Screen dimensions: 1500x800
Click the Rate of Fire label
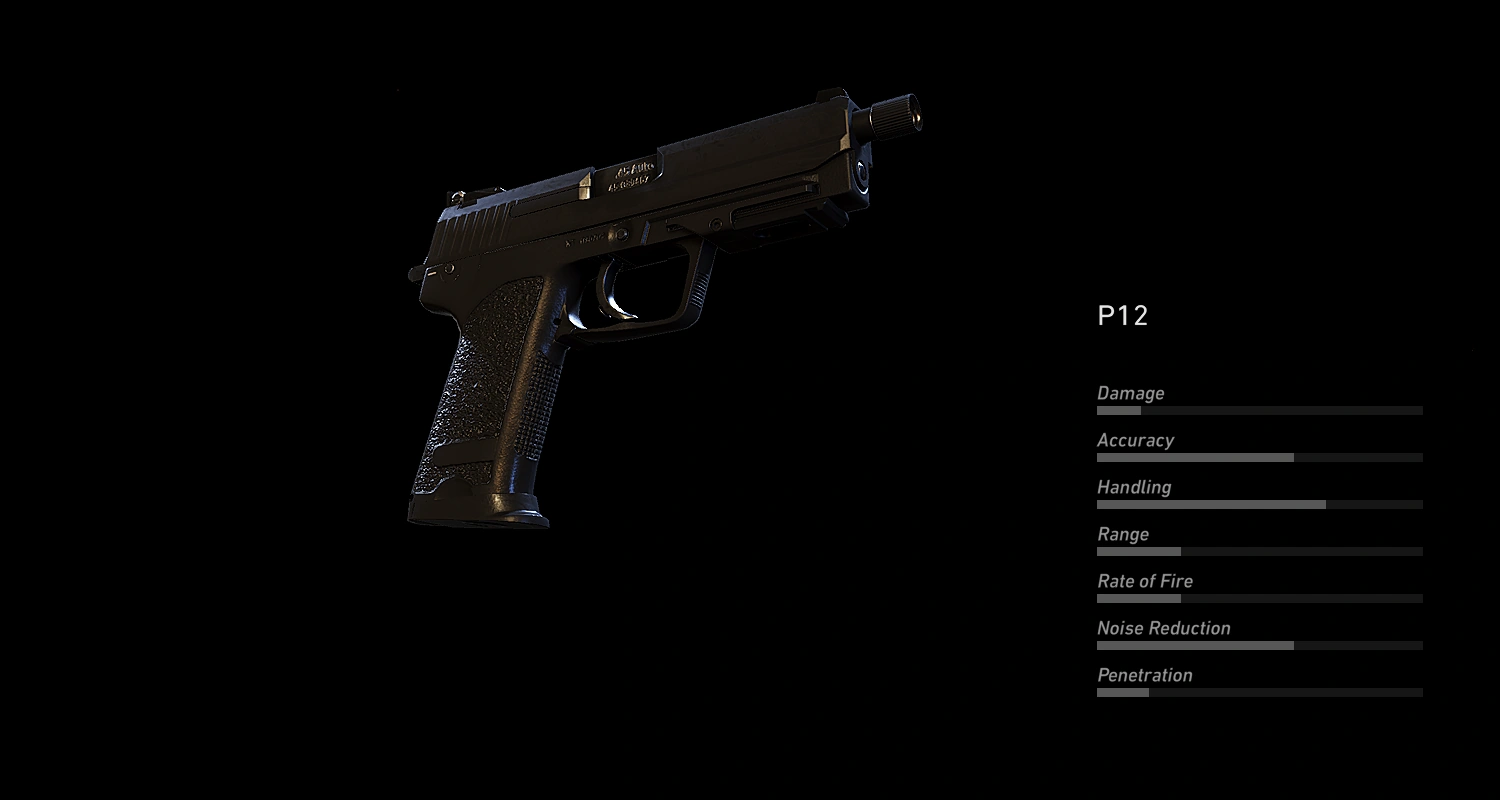coord(1145,581)
